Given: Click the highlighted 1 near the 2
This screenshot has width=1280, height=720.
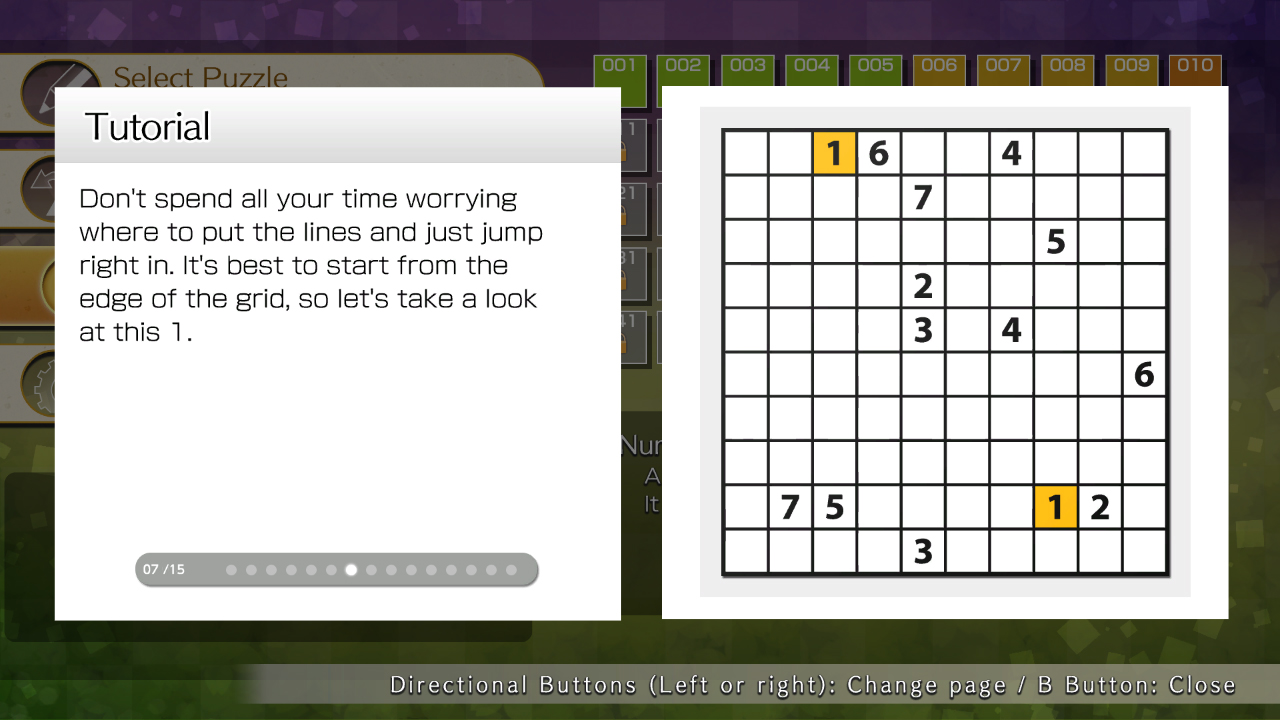Looking at the screenshot, I should coord(1055,507).
